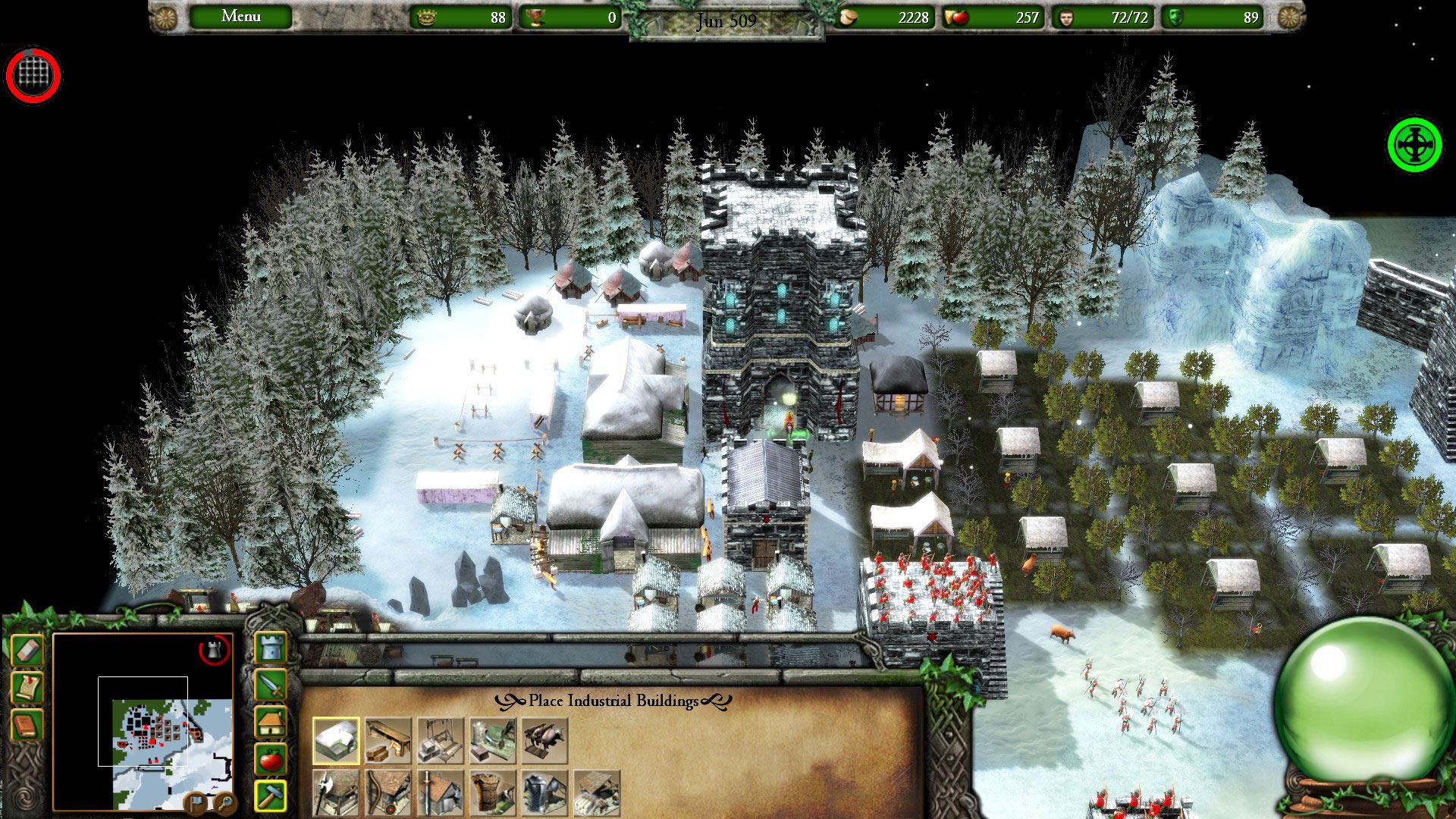Click the minimap magnifying glass button
Viewport: 1456px width, 819px height.
224,801
